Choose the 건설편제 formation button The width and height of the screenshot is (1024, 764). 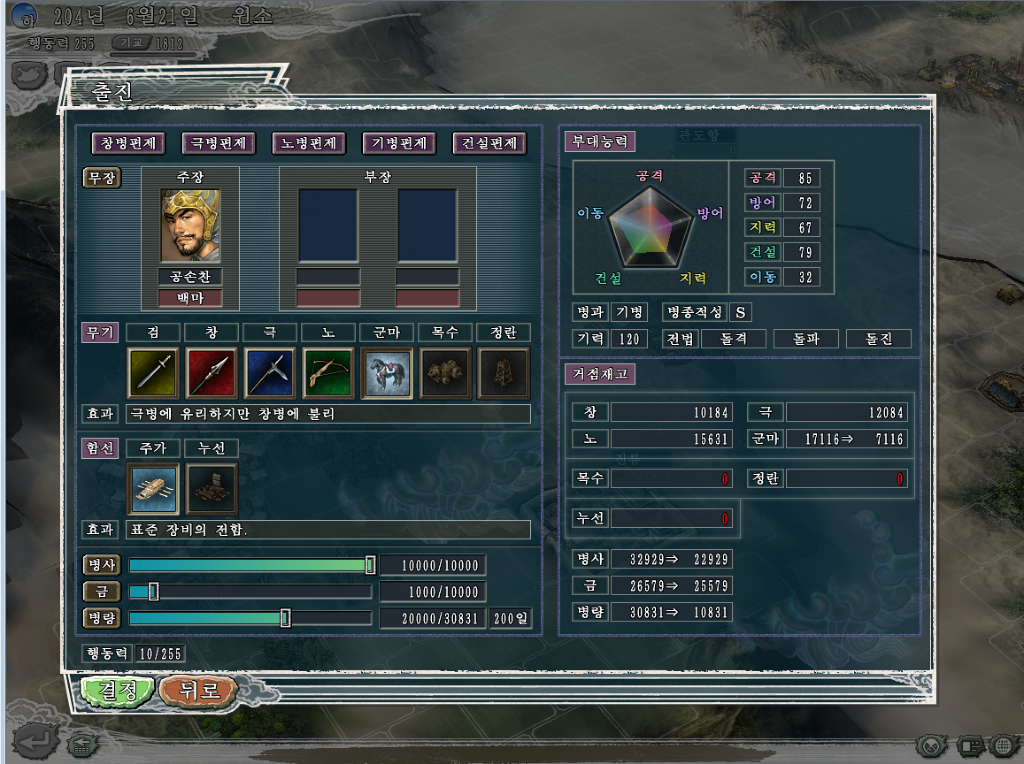(489, 143)
